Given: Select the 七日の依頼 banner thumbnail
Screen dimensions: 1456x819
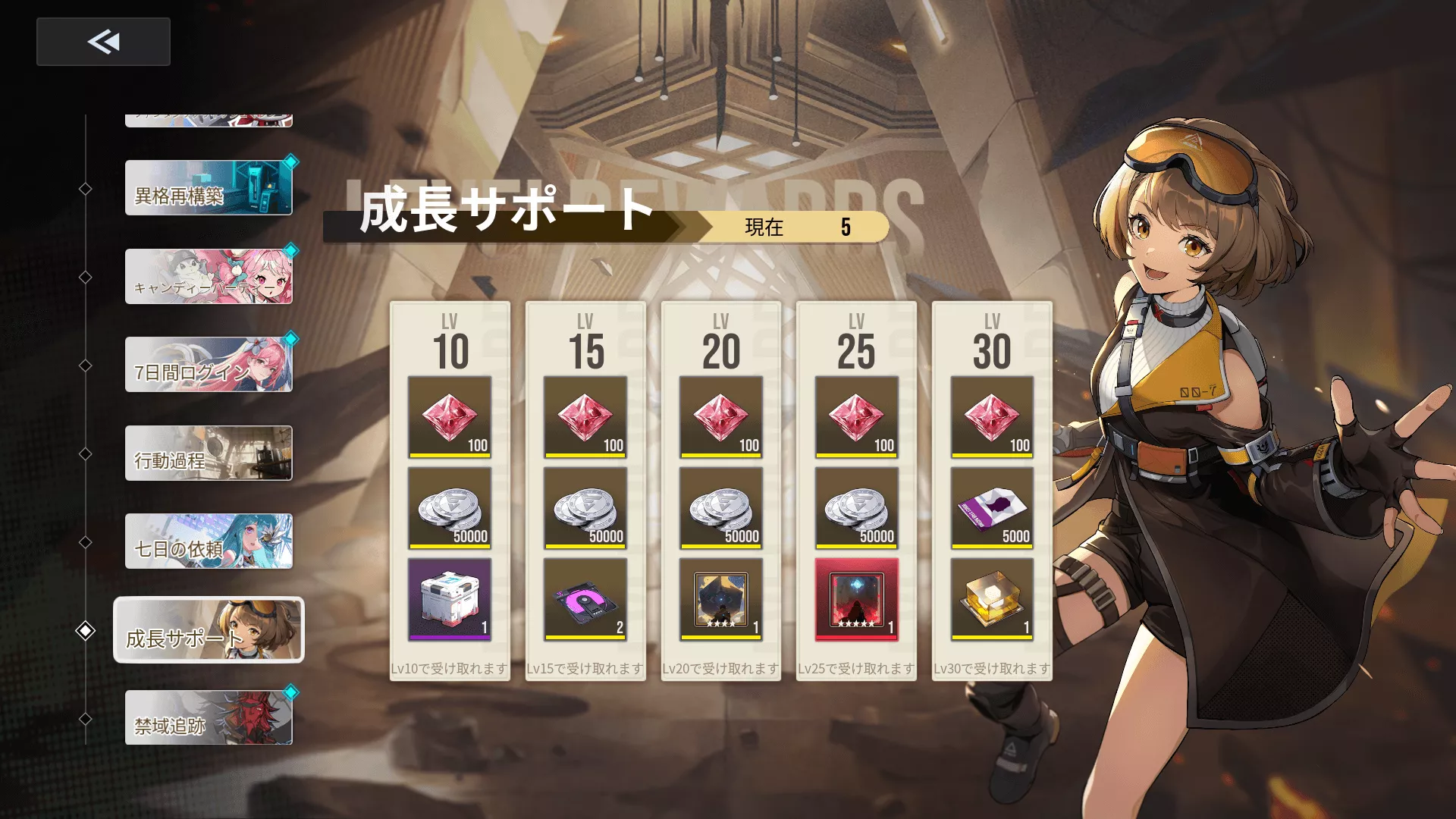Looking at the screenshot, I should pos(208,541).
